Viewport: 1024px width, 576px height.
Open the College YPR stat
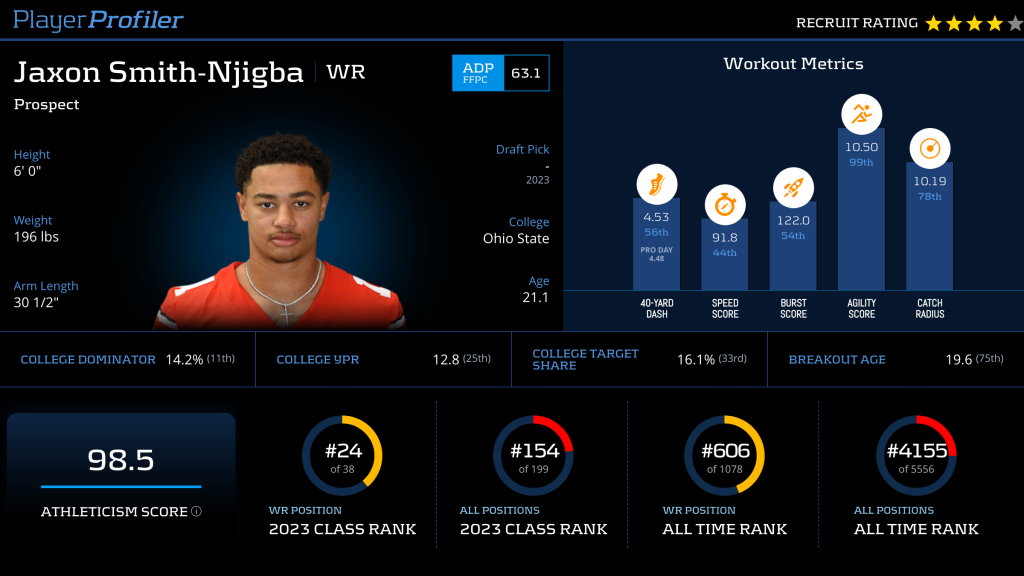pos(383,359)
